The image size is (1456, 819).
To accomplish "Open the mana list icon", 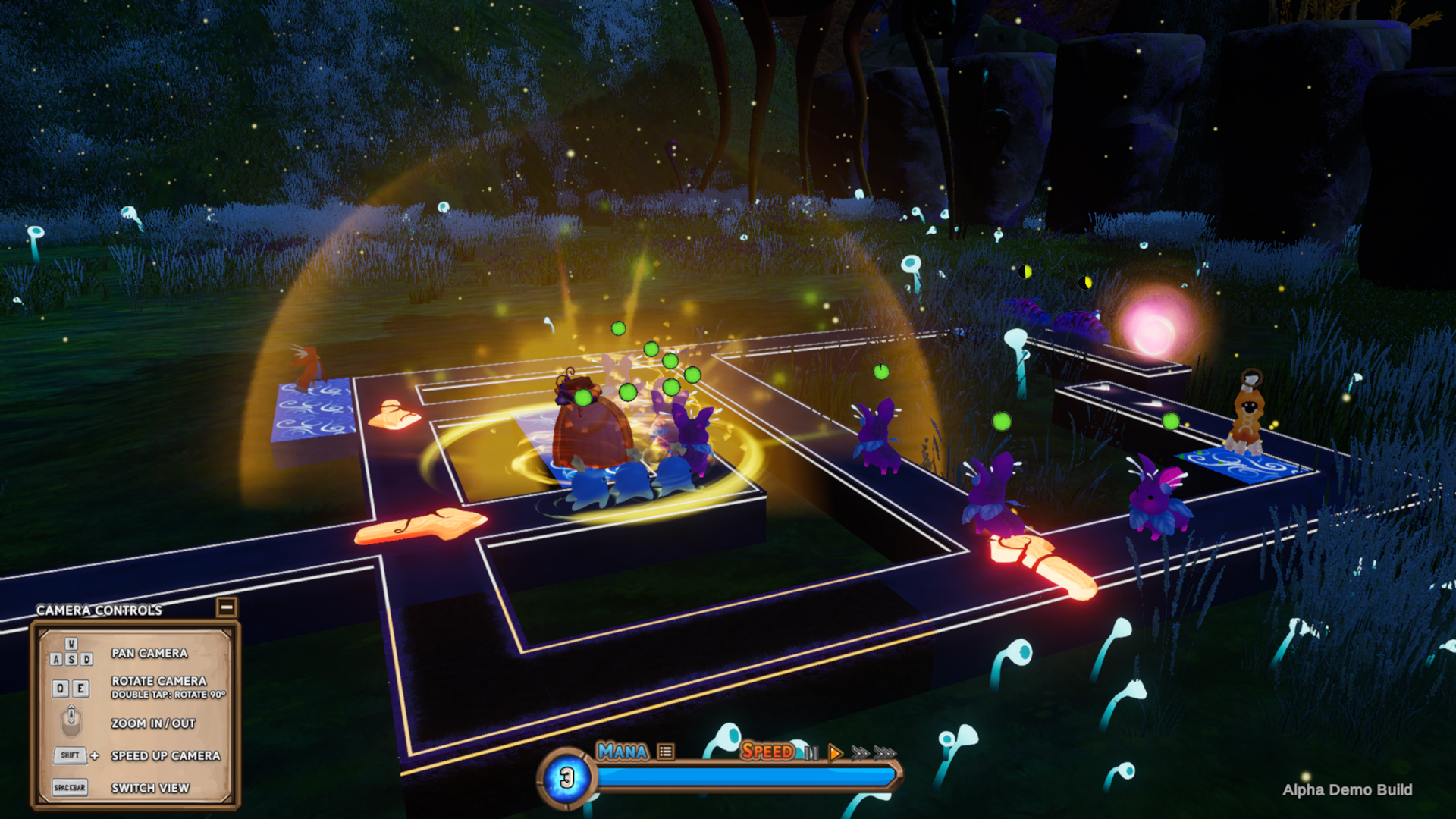I will coord(666,752).
